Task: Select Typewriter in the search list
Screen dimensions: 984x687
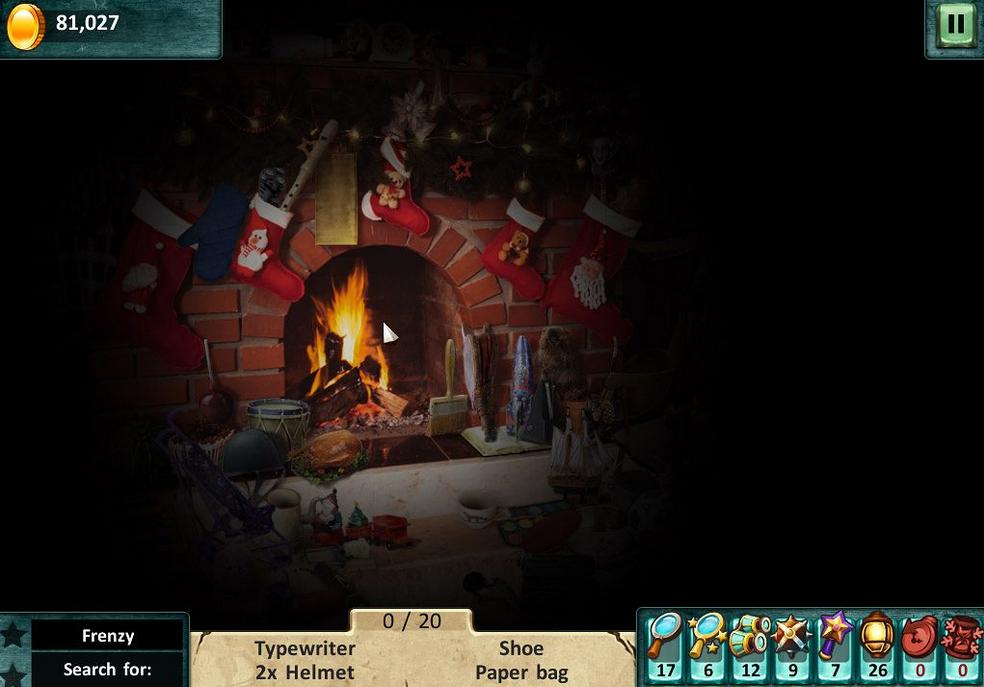Action: 304,648
